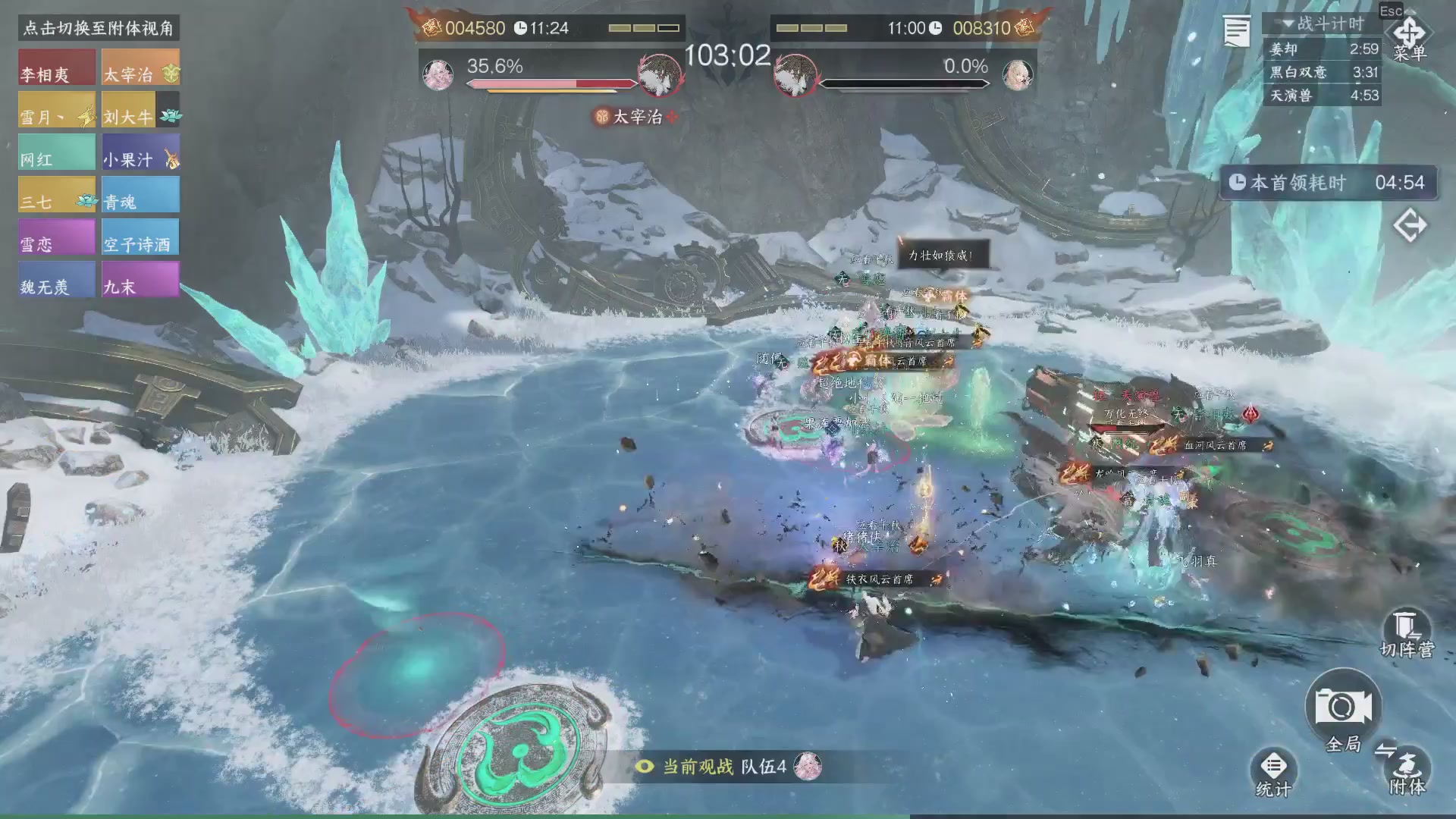
Task: Open the 菜单 menu
Action: point(1409,38)
